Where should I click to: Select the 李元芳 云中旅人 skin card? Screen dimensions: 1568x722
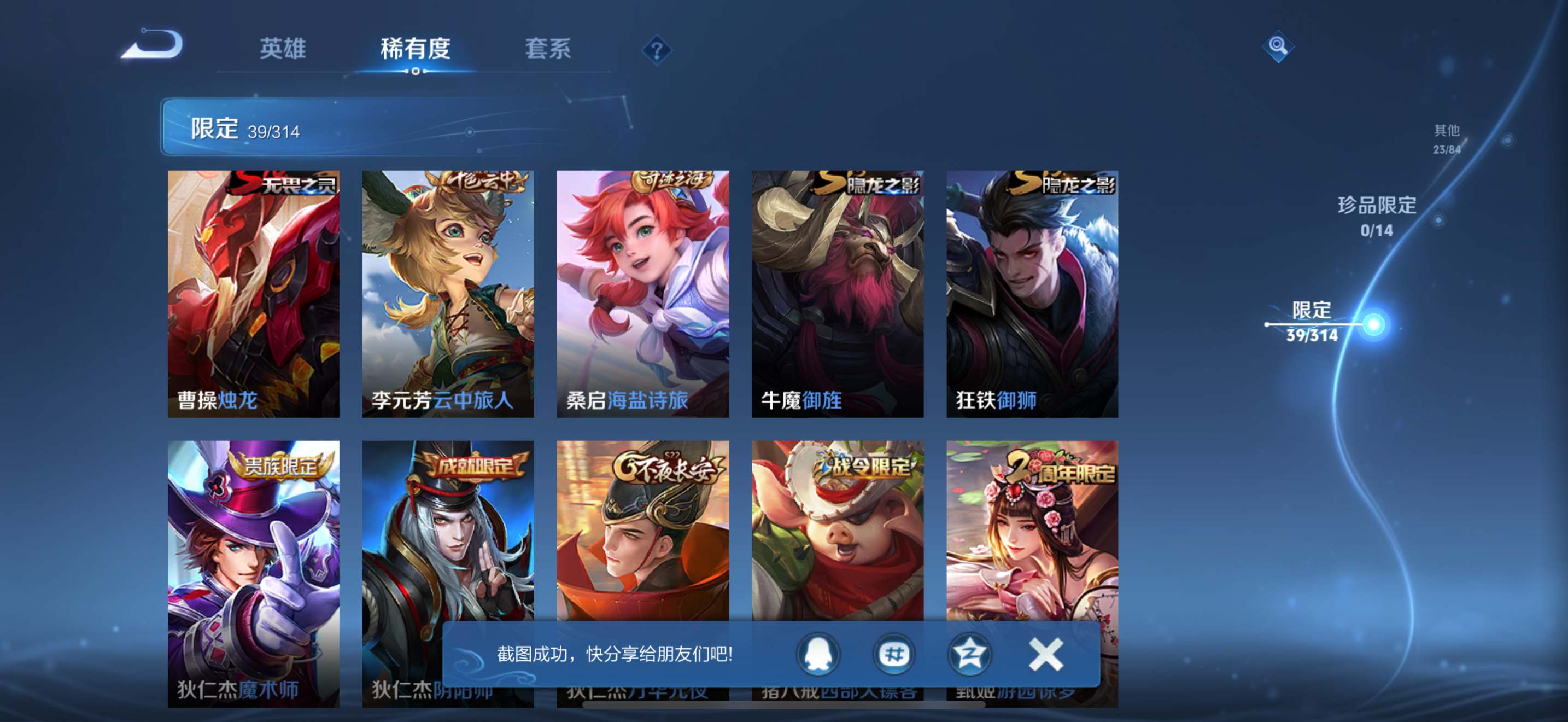coord(448,293)
